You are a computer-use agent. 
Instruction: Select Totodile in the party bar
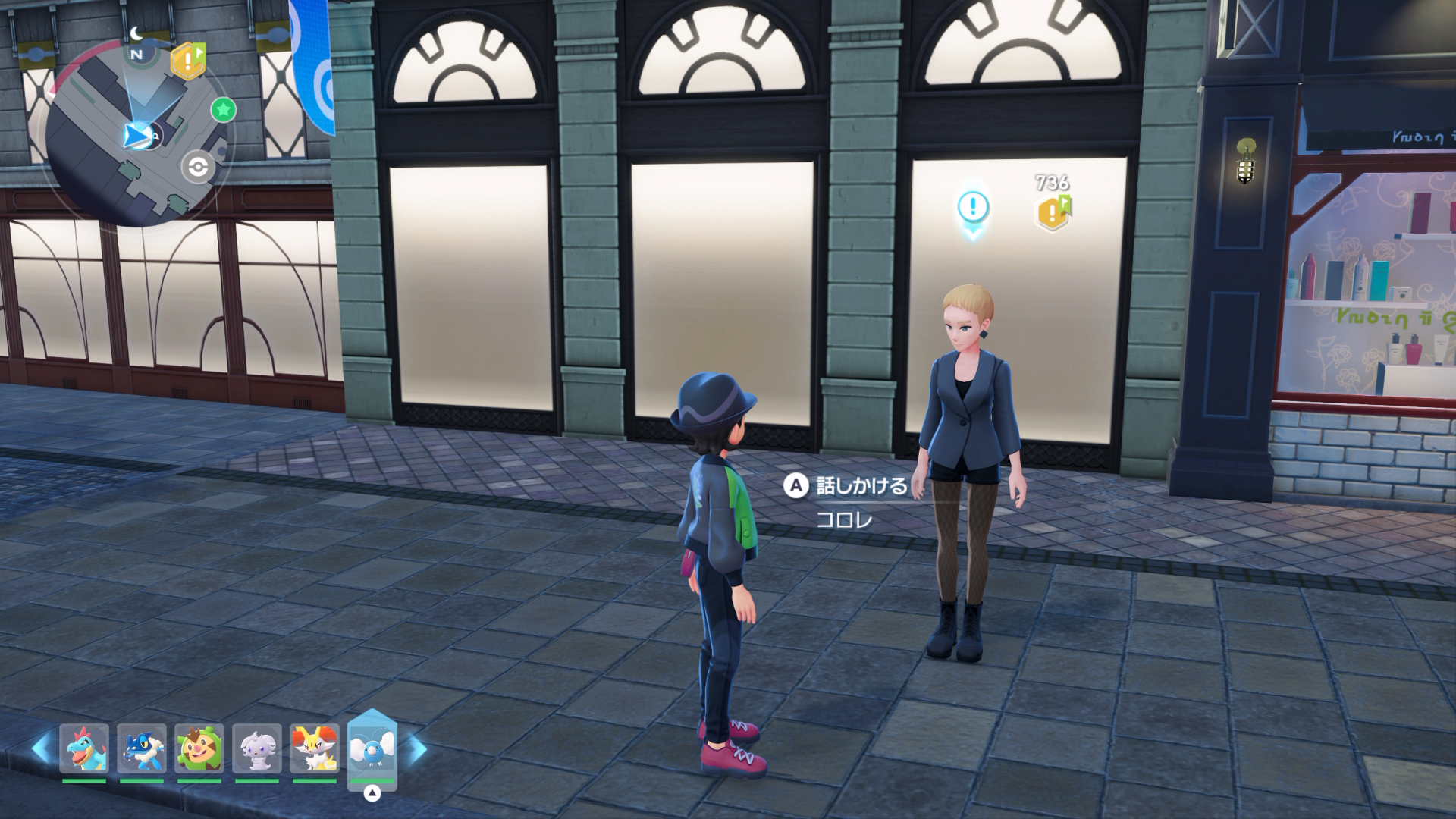coord(84,748)
